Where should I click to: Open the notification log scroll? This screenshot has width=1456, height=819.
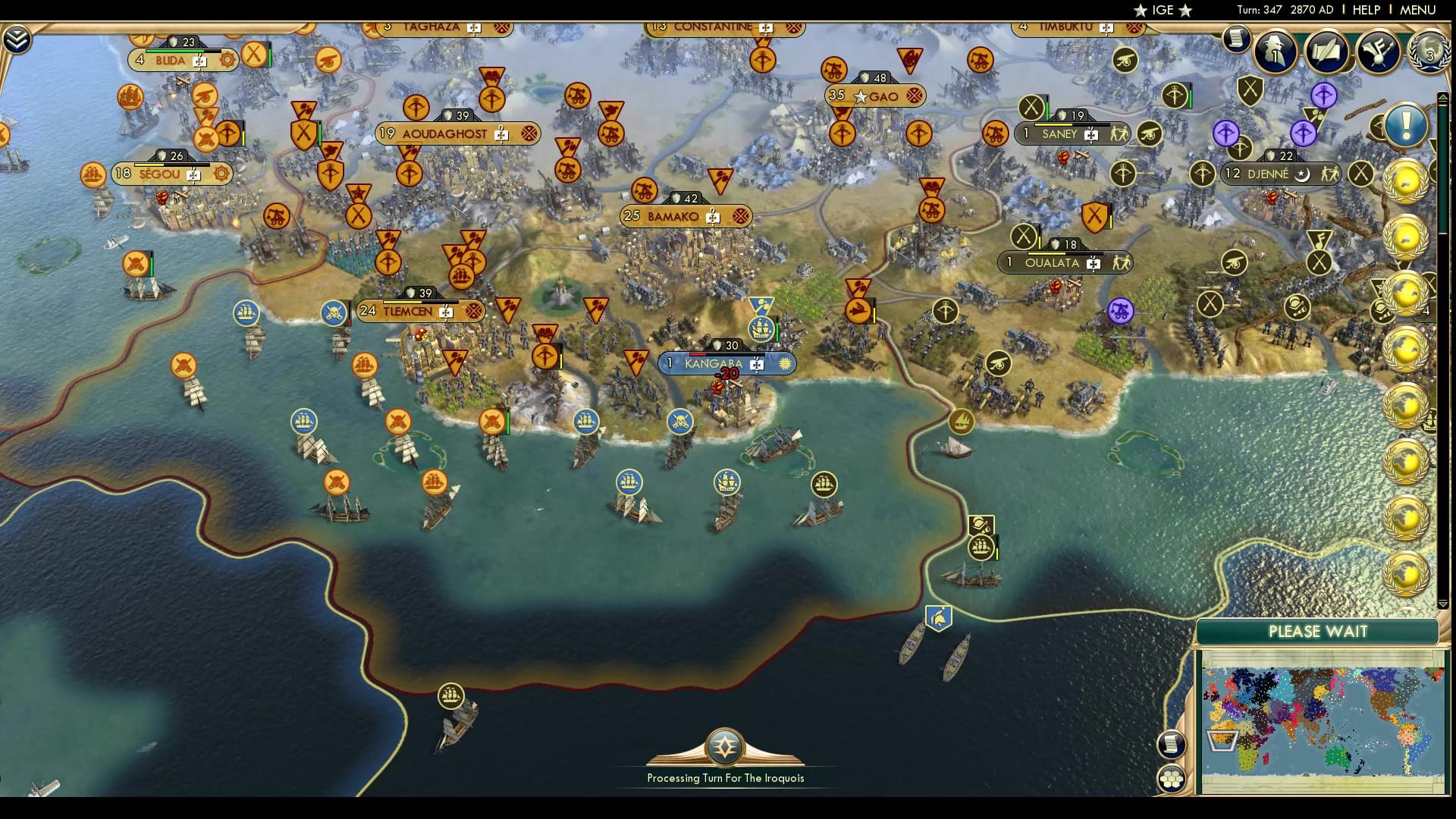pyautogui.click(x=1238, y=38)
